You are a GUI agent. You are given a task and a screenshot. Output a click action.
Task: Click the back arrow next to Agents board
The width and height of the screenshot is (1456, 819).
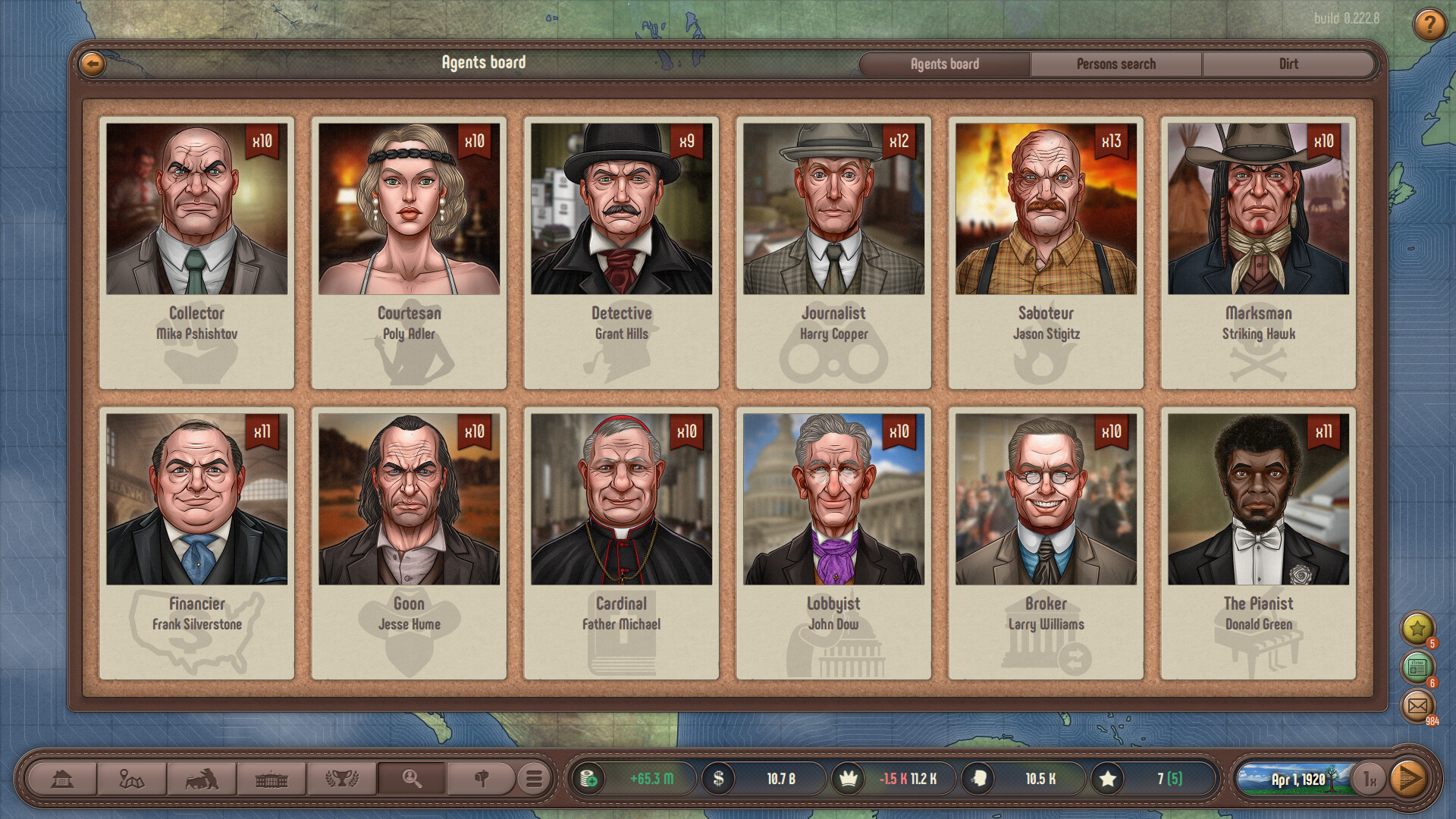click(x=91, y=64)
